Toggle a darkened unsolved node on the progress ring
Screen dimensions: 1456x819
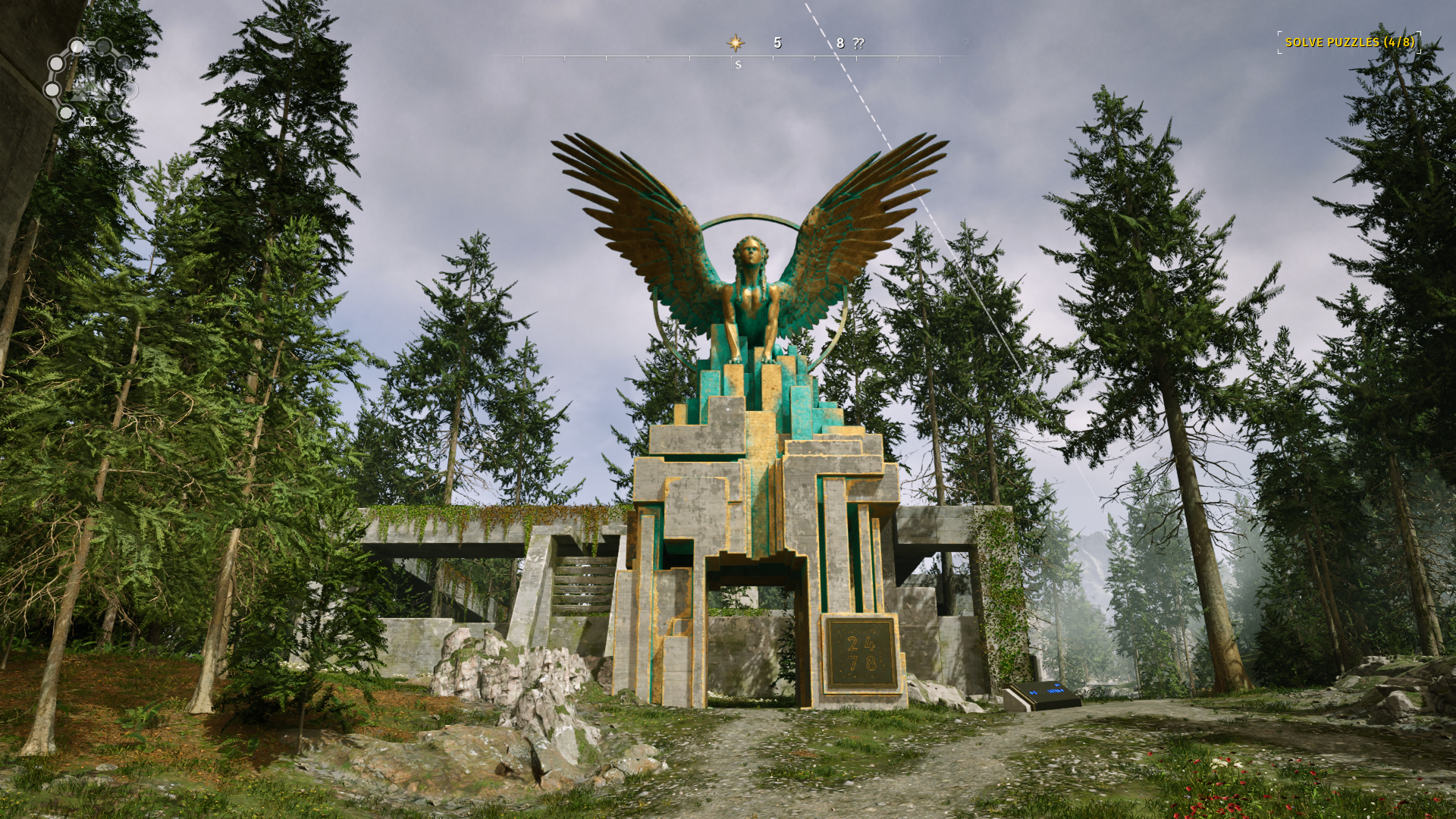(103, 46)
